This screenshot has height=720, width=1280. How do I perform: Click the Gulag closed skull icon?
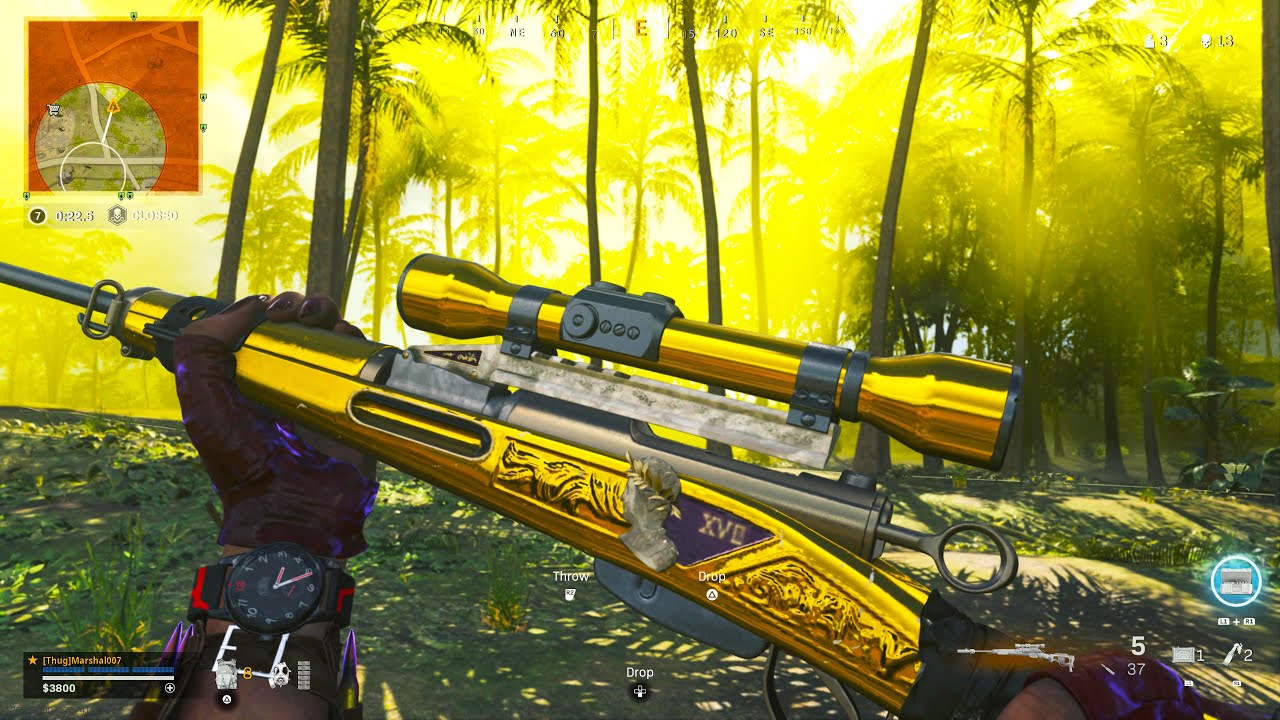tap(117, 215)
